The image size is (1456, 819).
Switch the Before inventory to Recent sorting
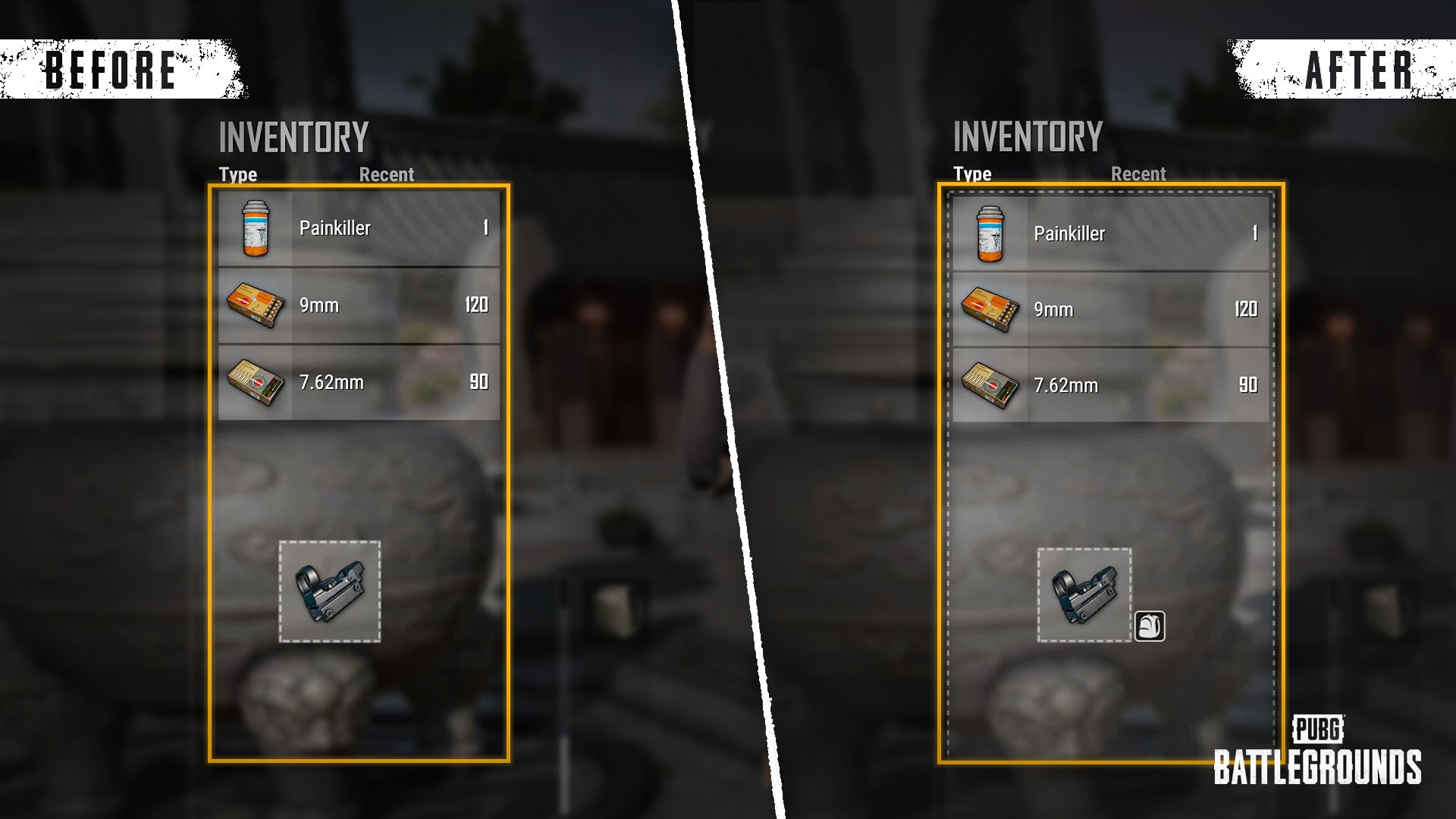[x=386, y=174]
